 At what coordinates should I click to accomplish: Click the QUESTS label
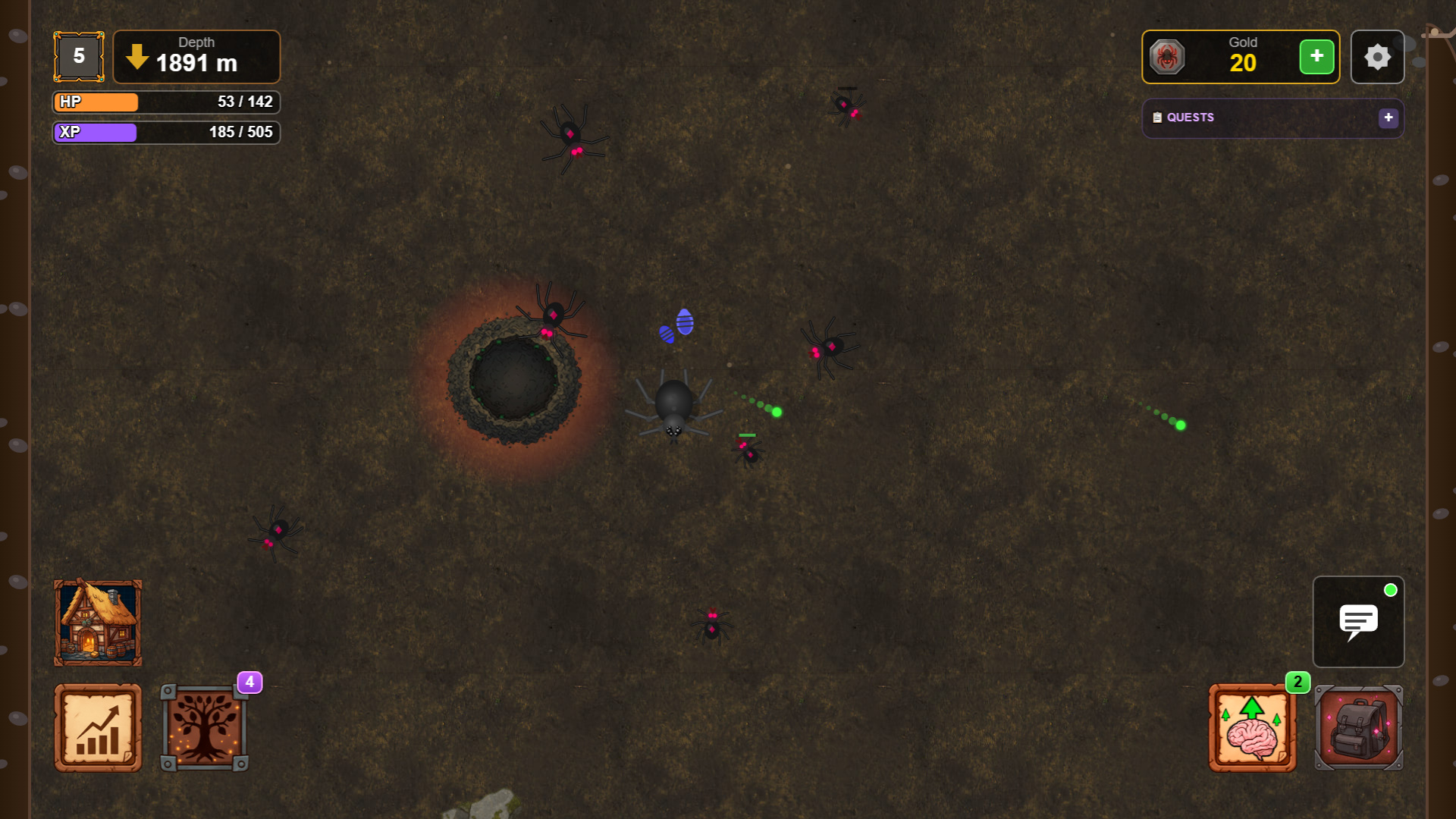click(1190, 118)
